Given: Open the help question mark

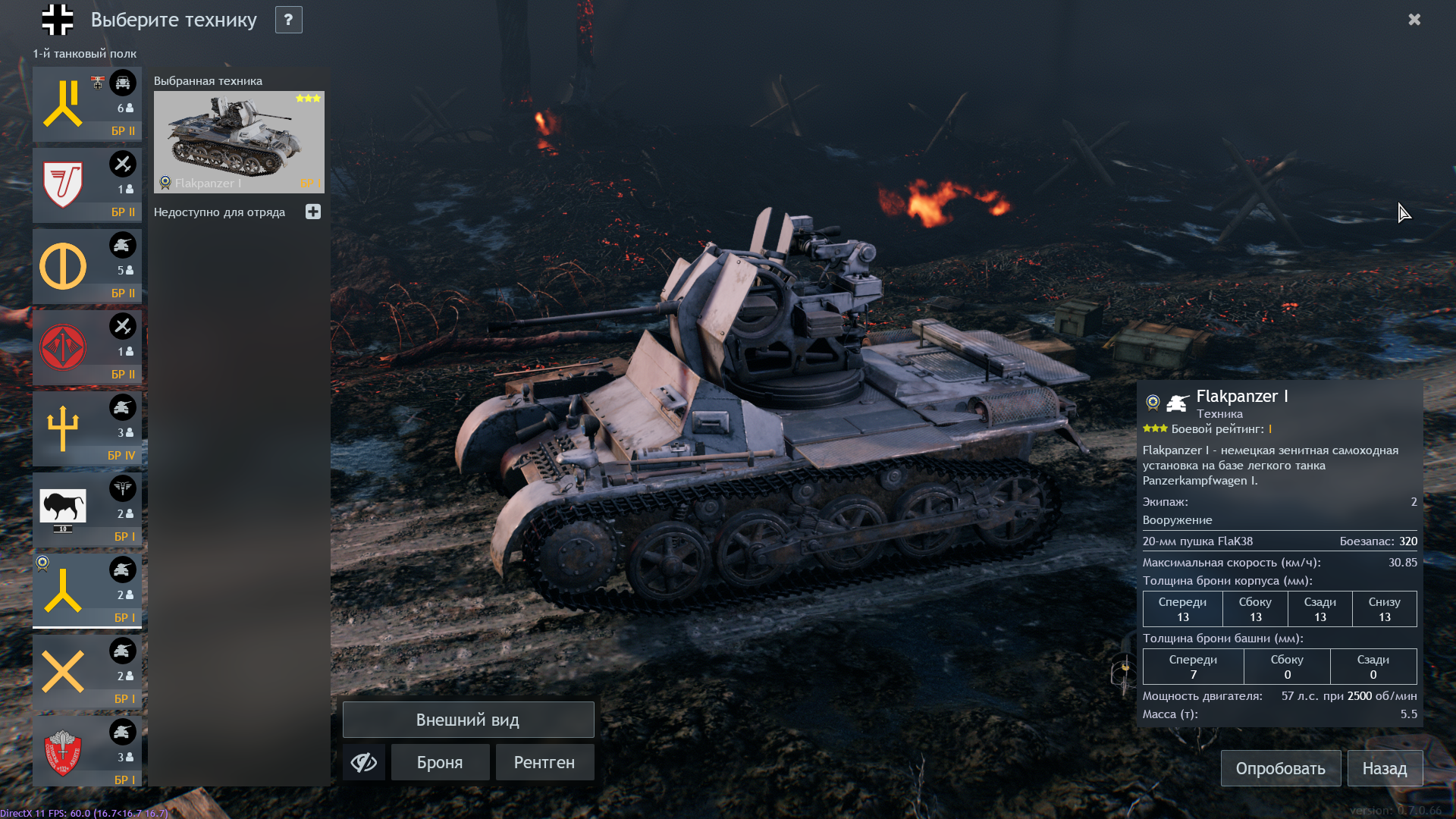Looking at the screenshot, I should [x=288, y=20].
